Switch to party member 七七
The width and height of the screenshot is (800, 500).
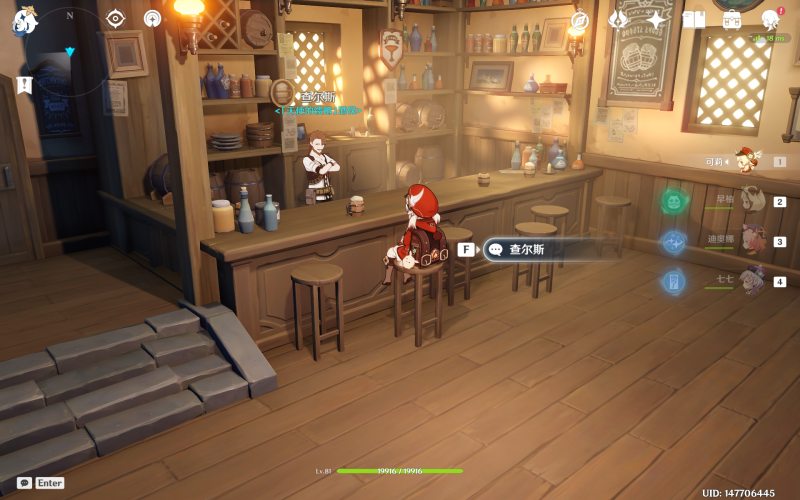(750, 281)
